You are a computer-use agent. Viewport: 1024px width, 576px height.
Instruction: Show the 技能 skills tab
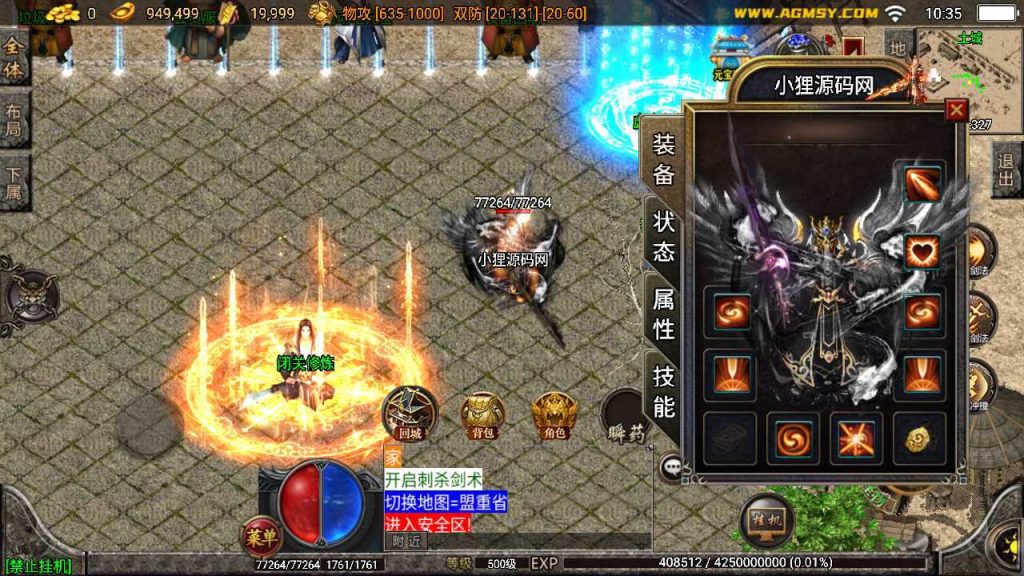coord(664,390)
